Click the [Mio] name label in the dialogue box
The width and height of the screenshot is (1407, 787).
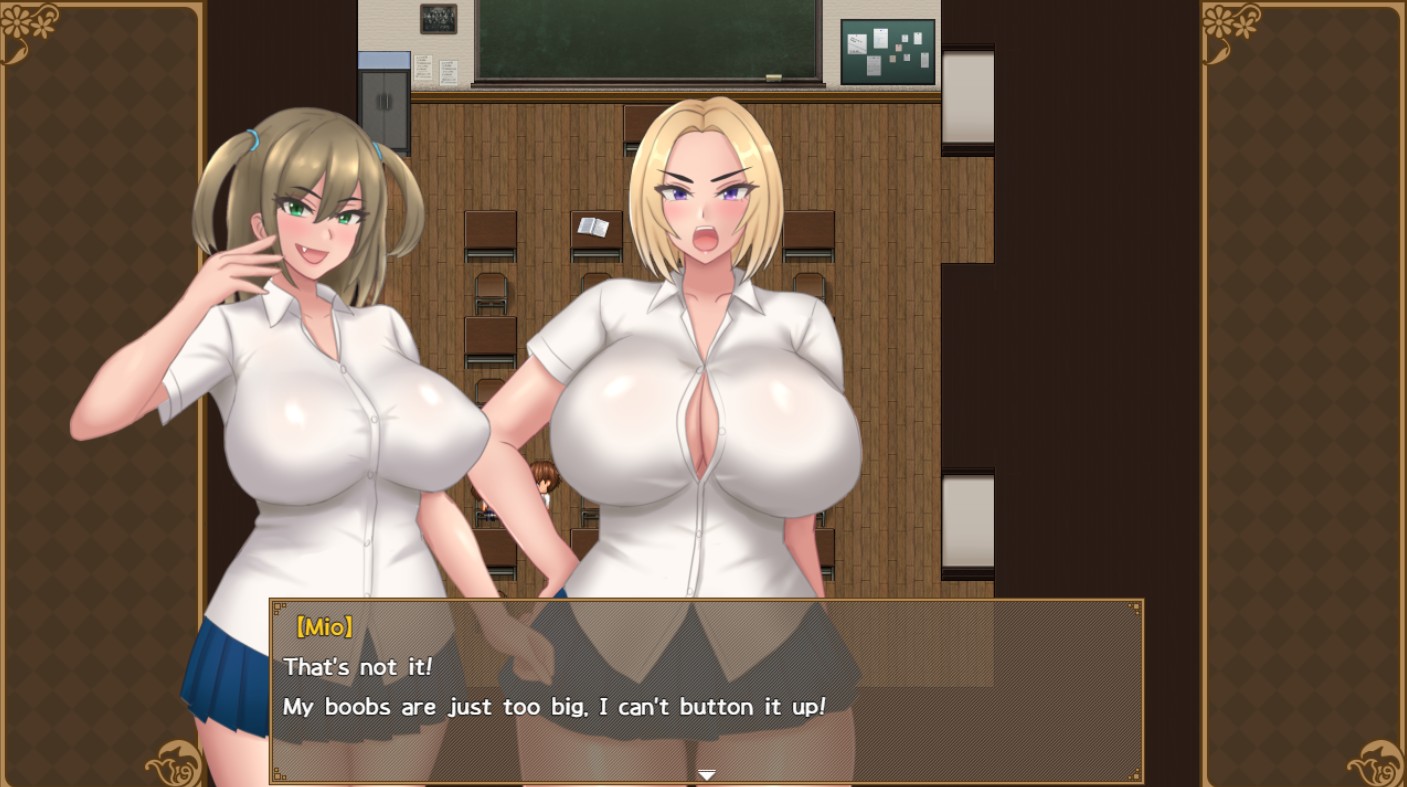[x=325, y=627]
